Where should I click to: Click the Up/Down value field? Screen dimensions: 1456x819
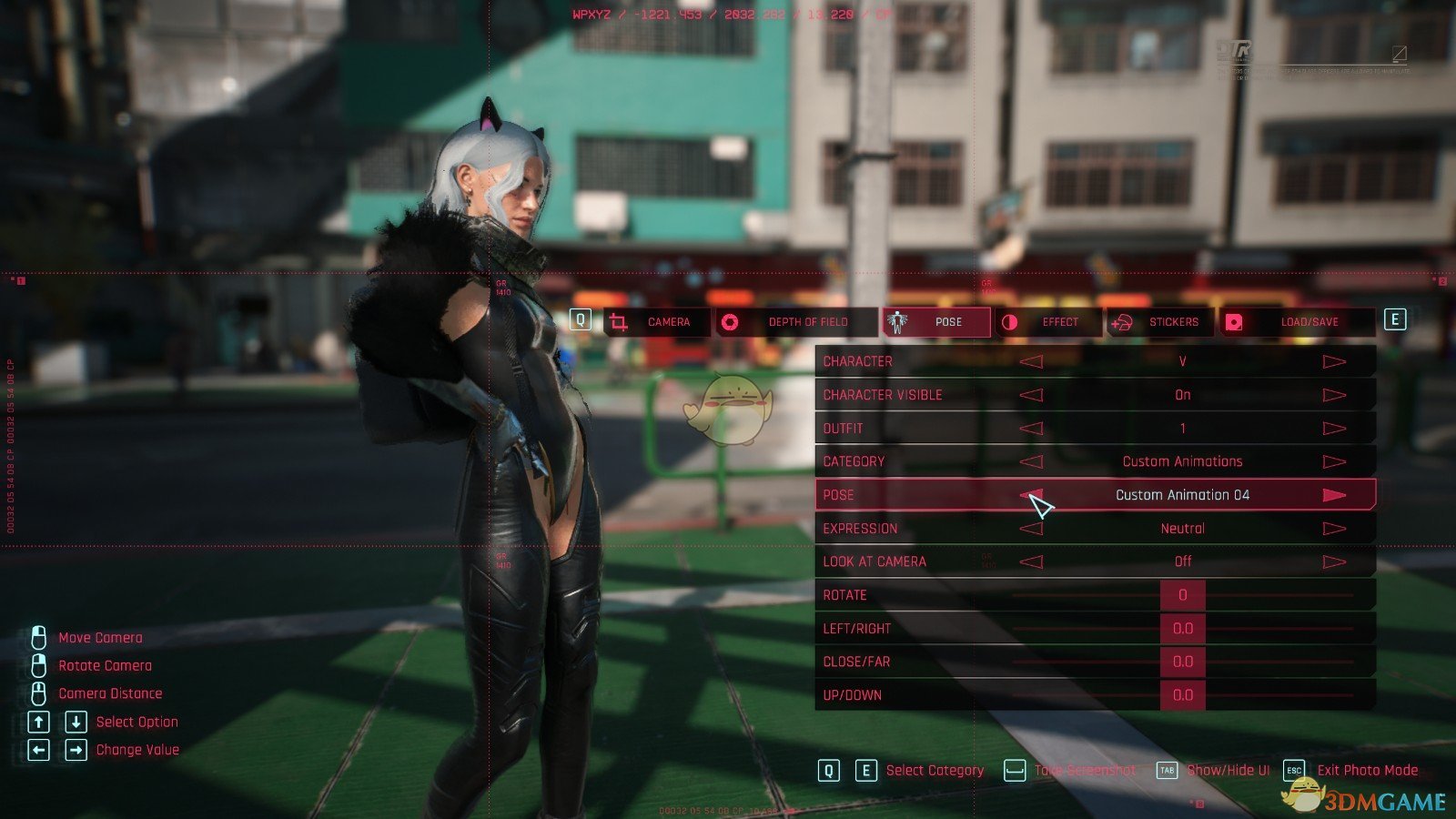click(x=1183, y=694)
